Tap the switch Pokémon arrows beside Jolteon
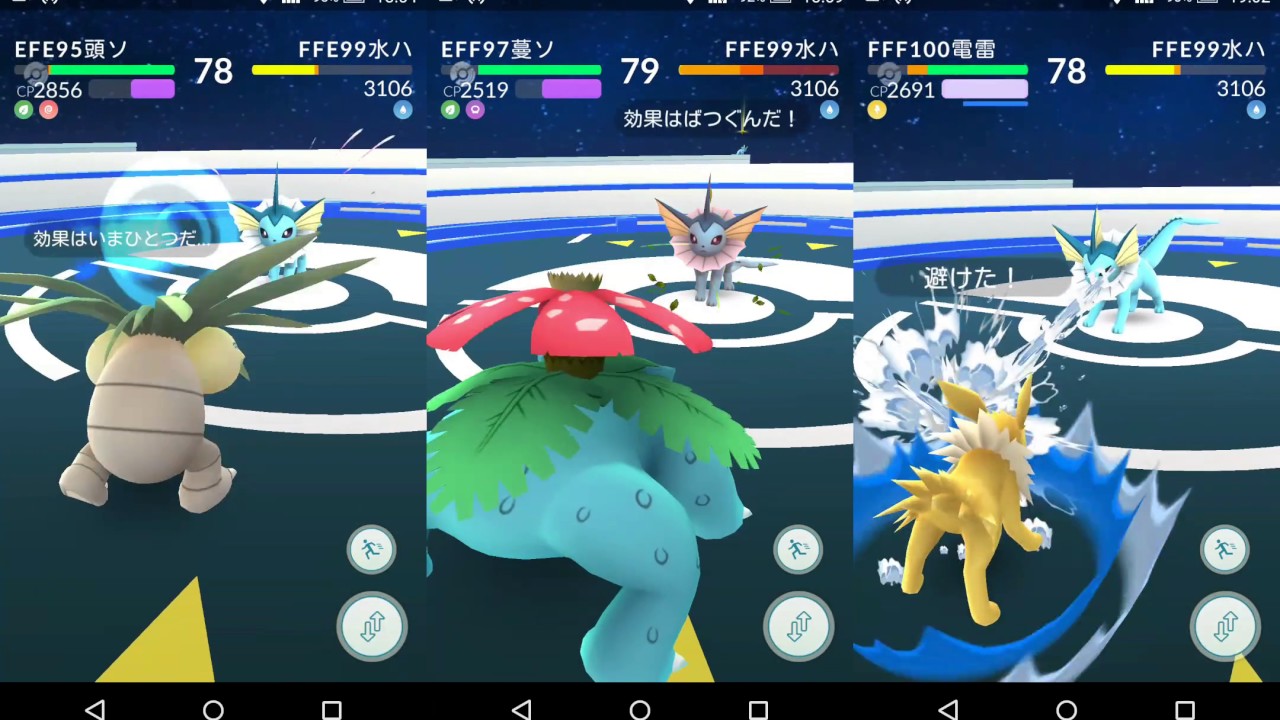Screen dimensions: 1280x720 point(1224,627)
